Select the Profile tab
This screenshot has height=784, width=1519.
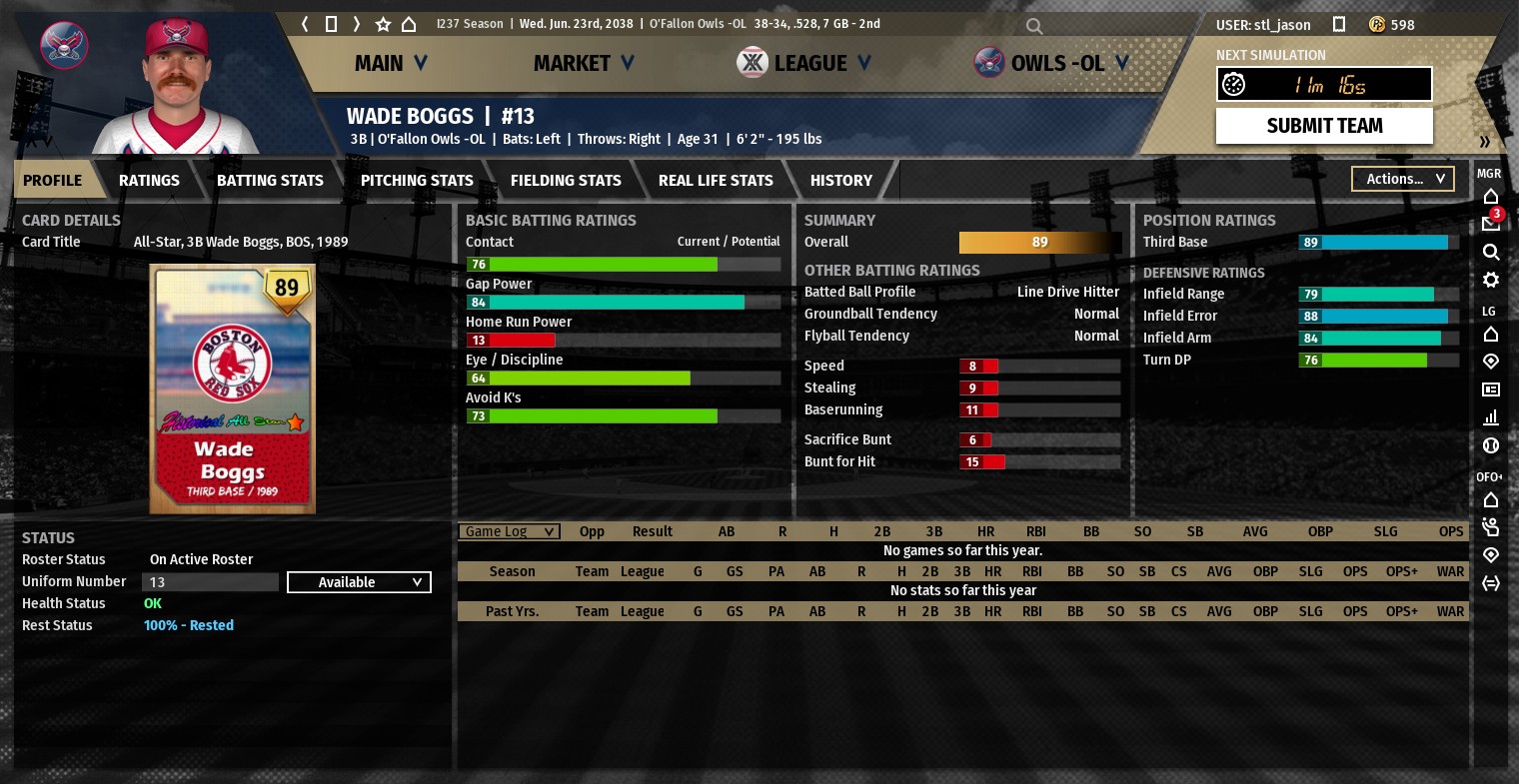53,181
